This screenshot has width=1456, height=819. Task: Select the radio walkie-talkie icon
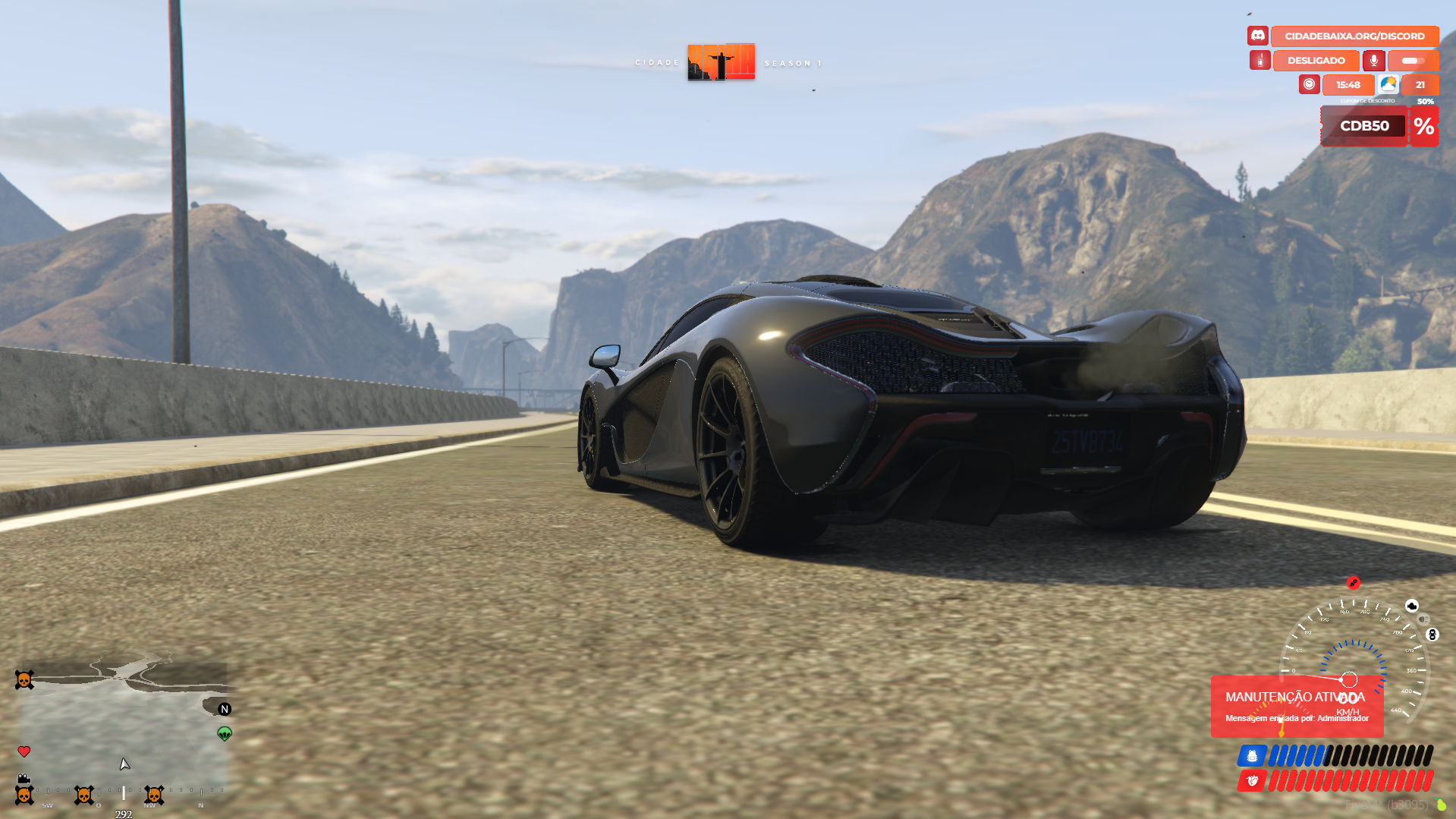[x=1259, y=61]
